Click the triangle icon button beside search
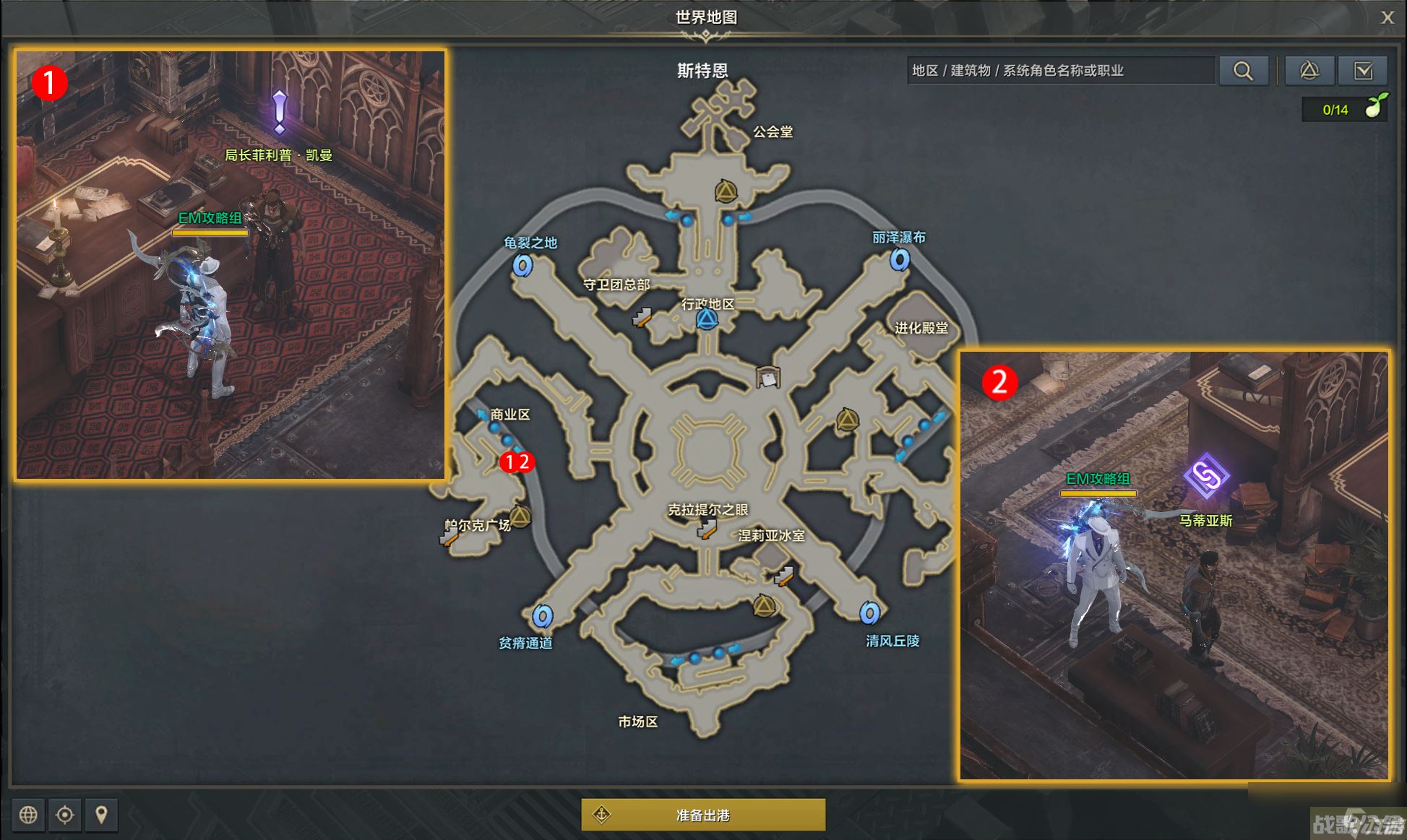 [1309, 71]
